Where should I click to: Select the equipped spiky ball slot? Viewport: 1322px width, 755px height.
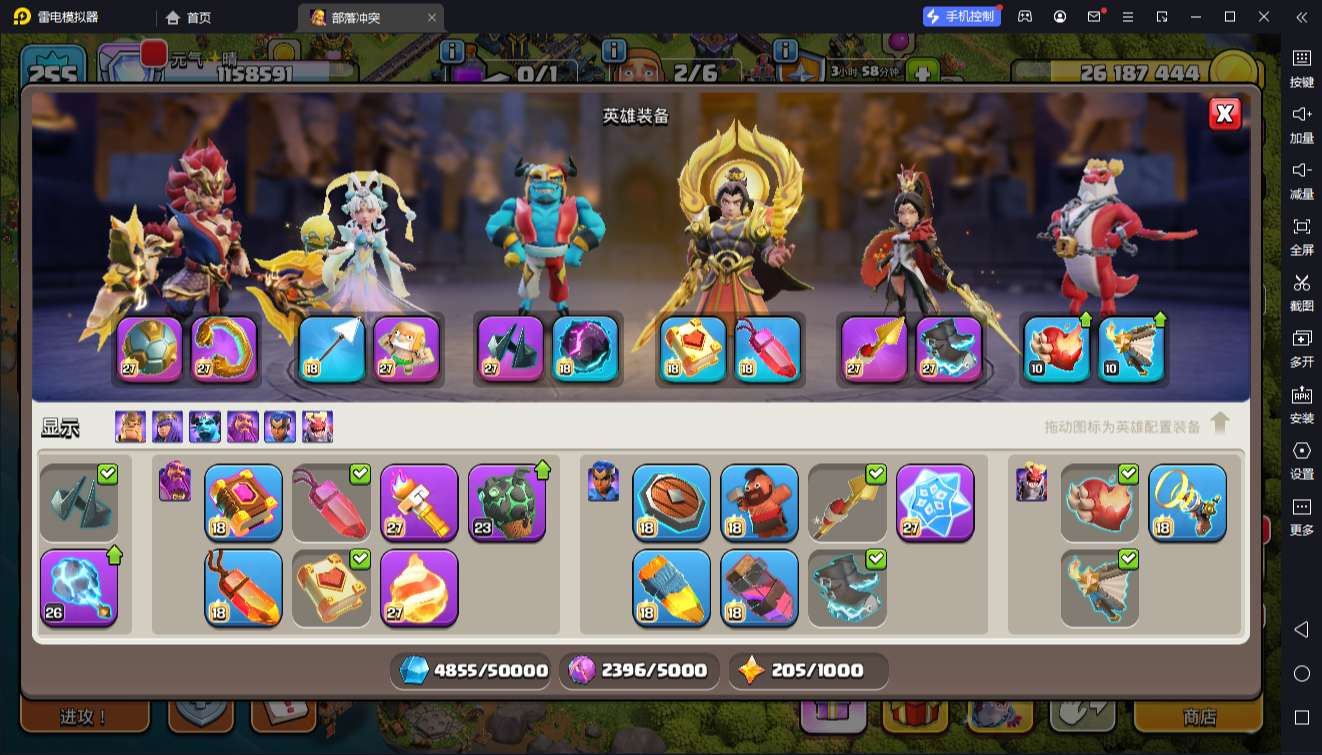click(x=150, y=349)
